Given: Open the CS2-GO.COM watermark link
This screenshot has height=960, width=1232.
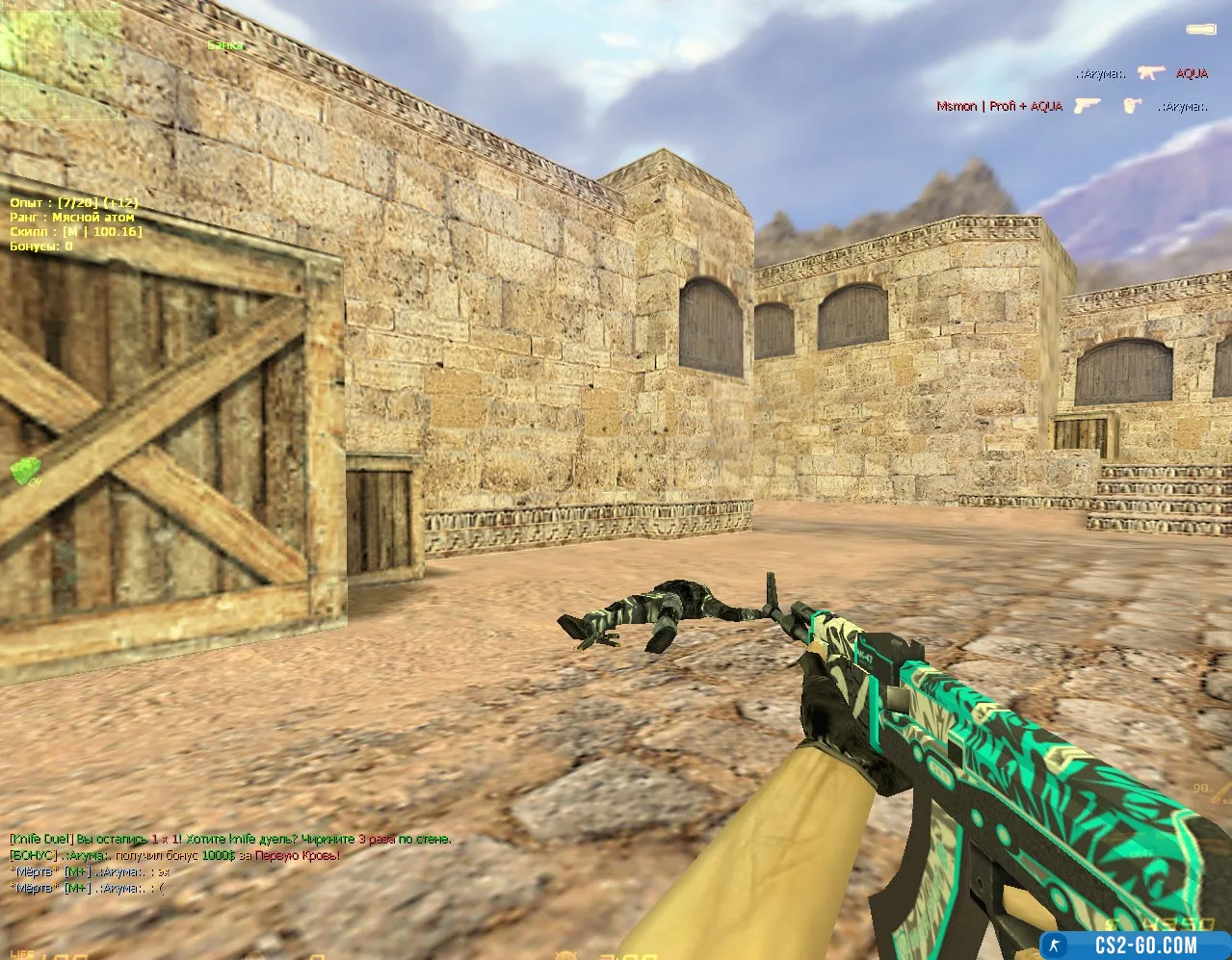Looking at the screenshot, I should pyautogui.click(x=1132, y=944).
